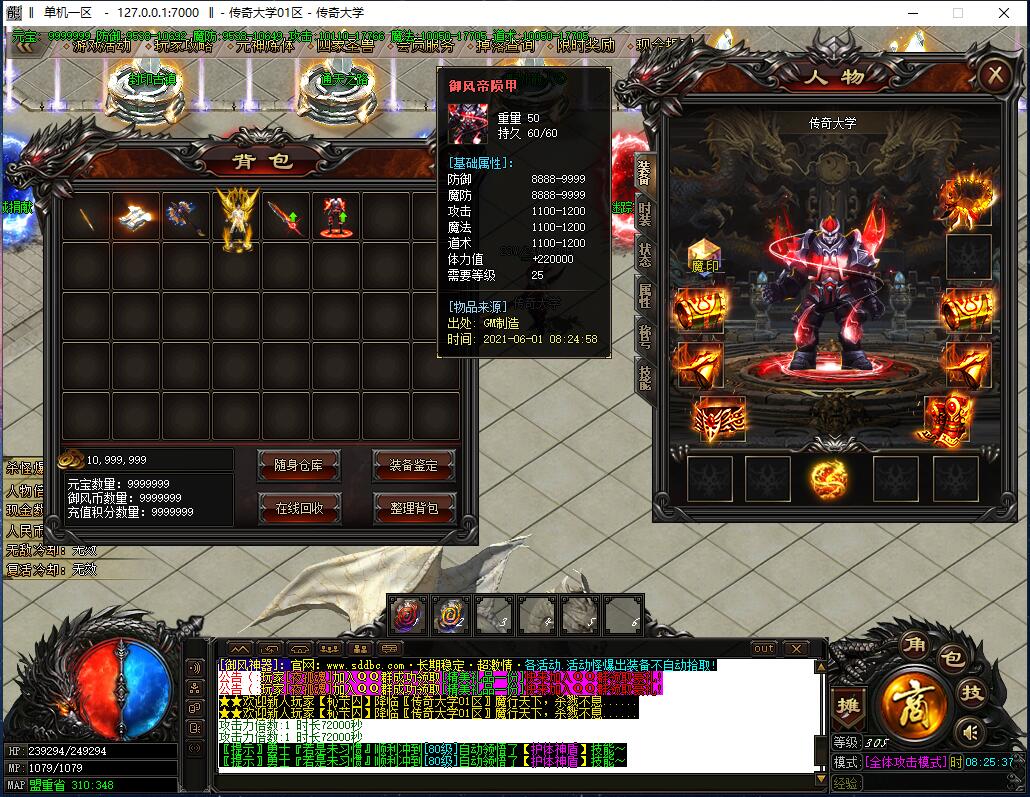This screenshot has width=1030, height=797.
Task: Open the 随身仓库 portable warehouse
Action: pyautogui.click(x=299, y=464)
